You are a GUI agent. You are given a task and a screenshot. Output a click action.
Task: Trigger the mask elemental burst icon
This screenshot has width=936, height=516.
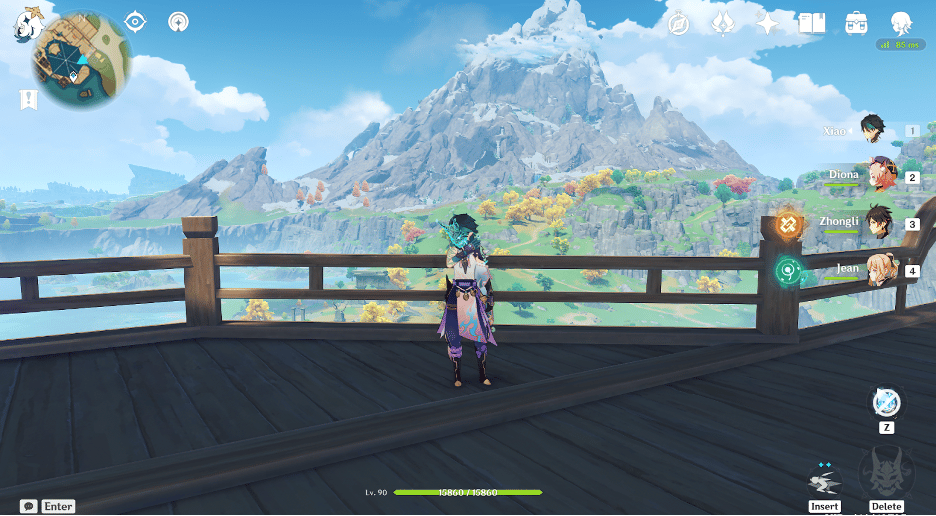[886, 474]
